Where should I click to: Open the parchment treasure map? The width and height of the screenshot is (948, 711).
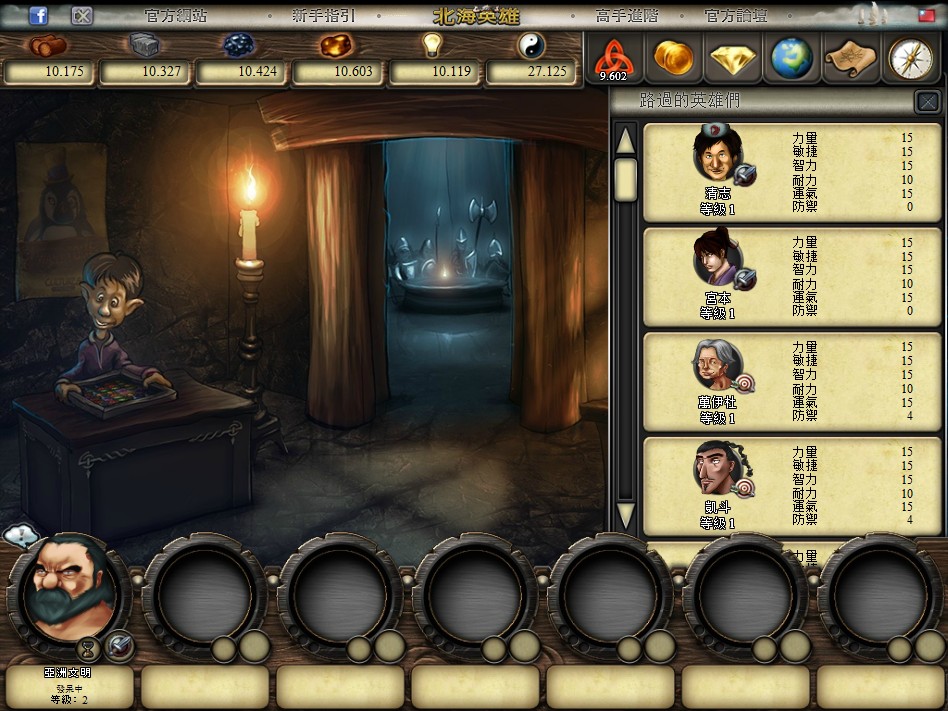[x=850, y=58]
